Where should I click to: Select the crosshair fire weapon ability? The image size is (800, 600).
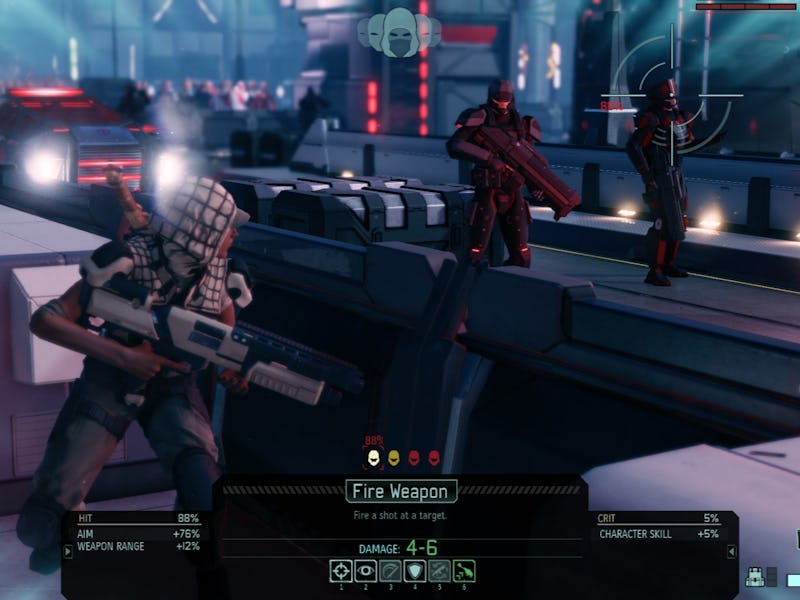pos(342,571)
